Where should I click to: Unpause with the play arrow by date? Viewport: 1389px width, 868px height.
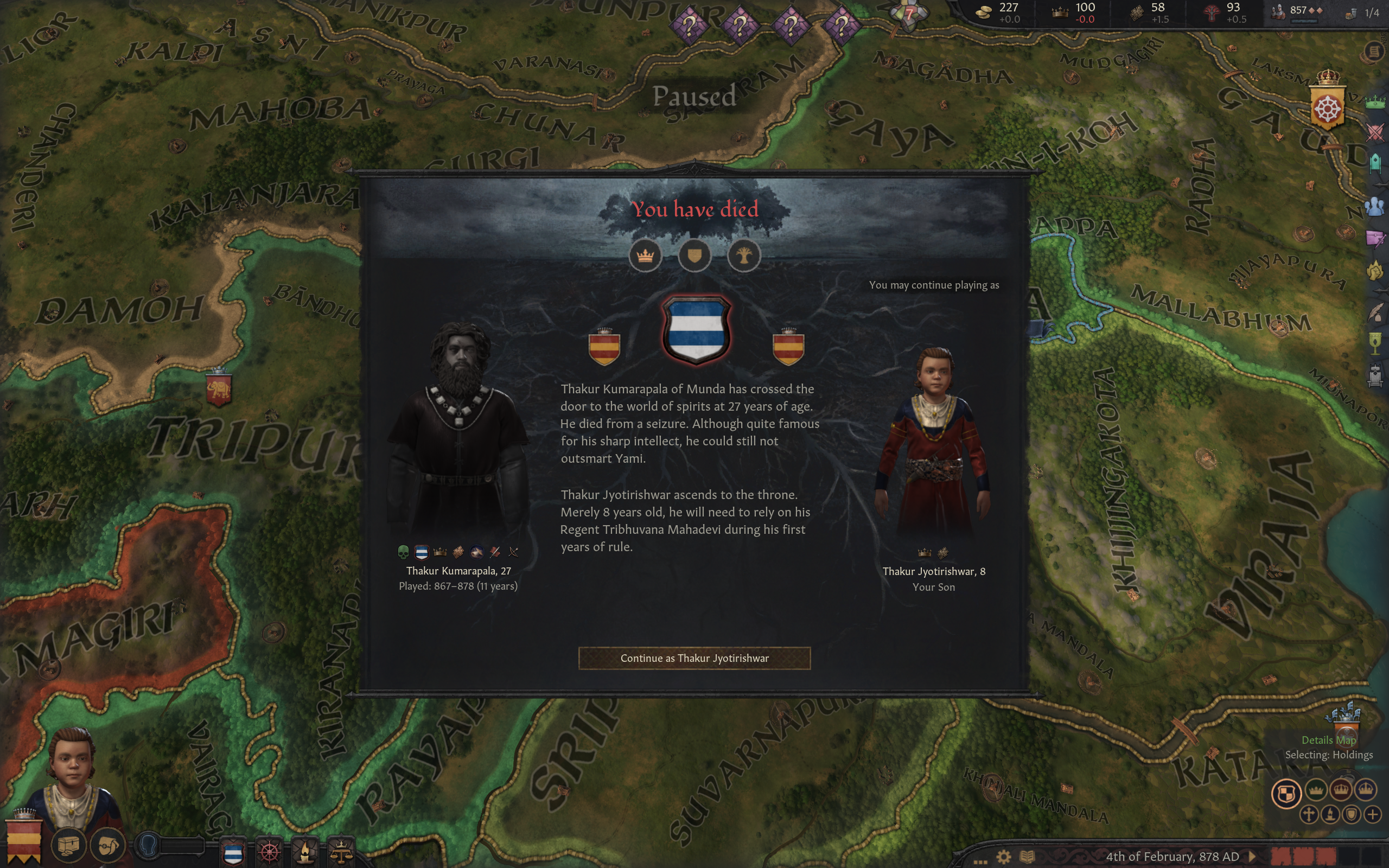(1252, 857)
